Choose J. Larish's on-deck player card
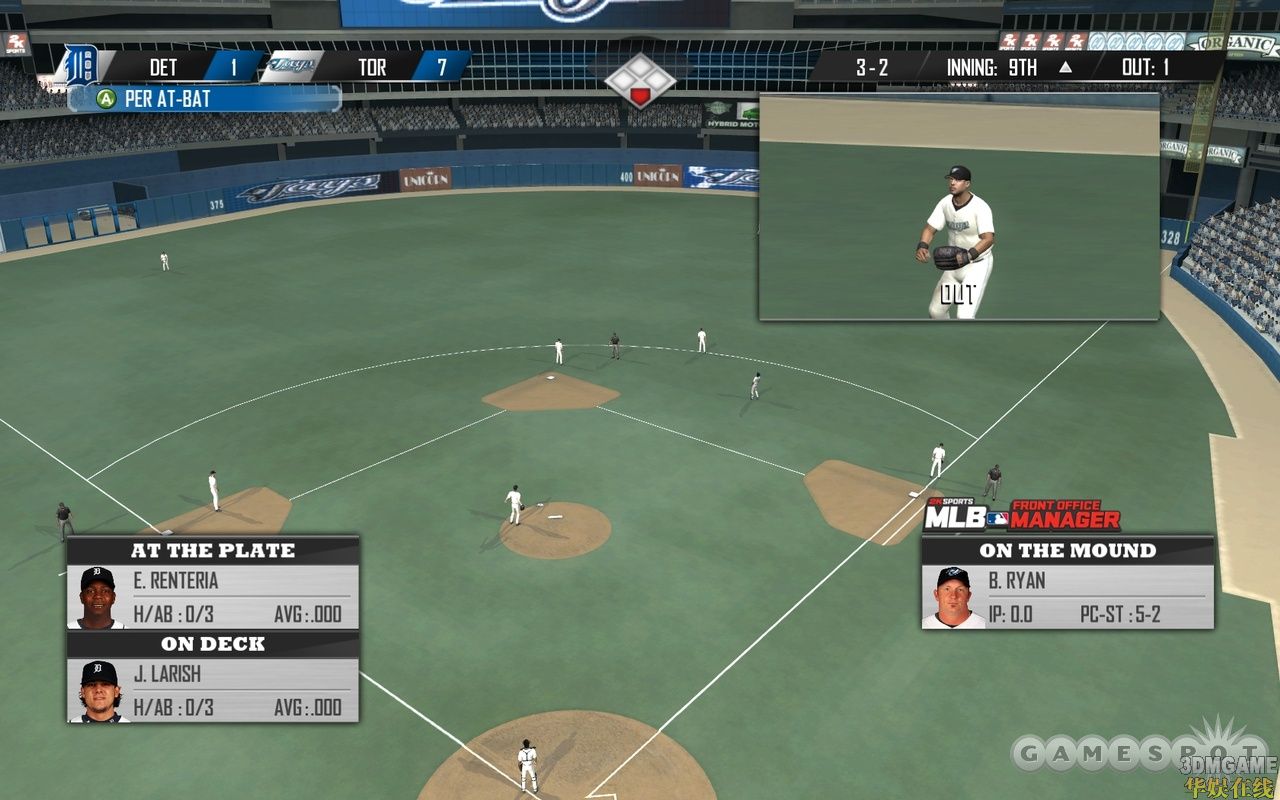Image resolution: width=1280 pixels, height=800 pixels. coord(213,691)
